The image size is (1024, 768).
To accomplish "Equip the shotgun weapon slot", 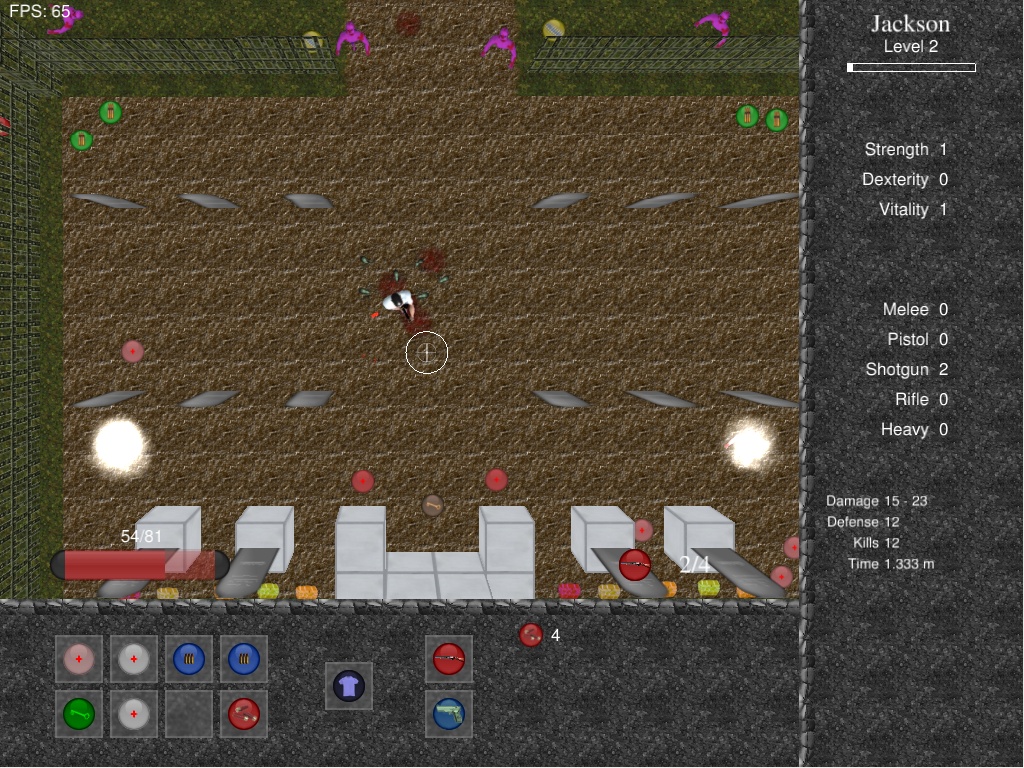I will pos(449,659).
